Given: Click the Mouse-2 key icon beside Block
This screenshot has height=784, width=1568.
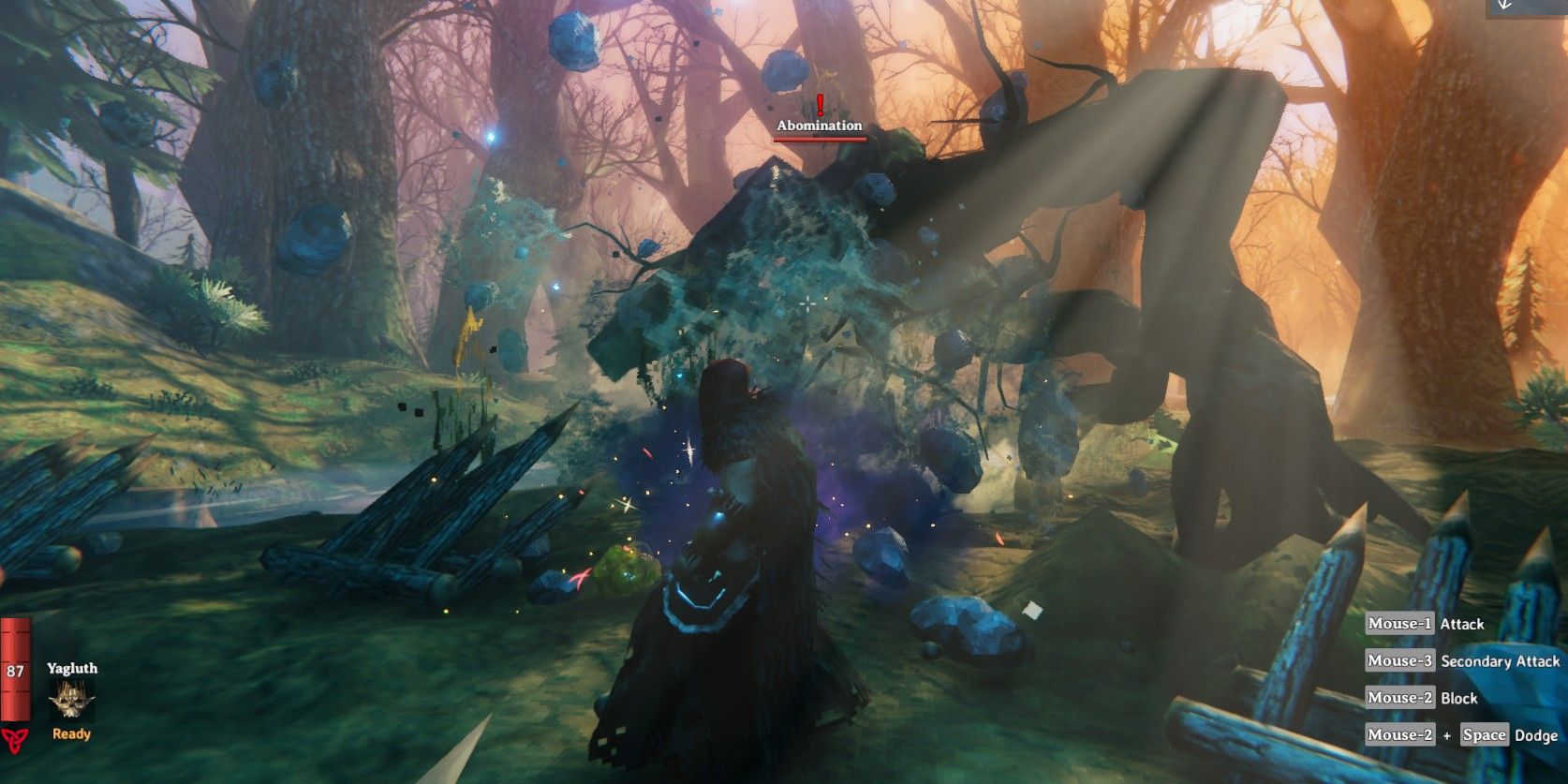Looking at the screenshot, I should pyautogui.click(x=1398, y=698).
